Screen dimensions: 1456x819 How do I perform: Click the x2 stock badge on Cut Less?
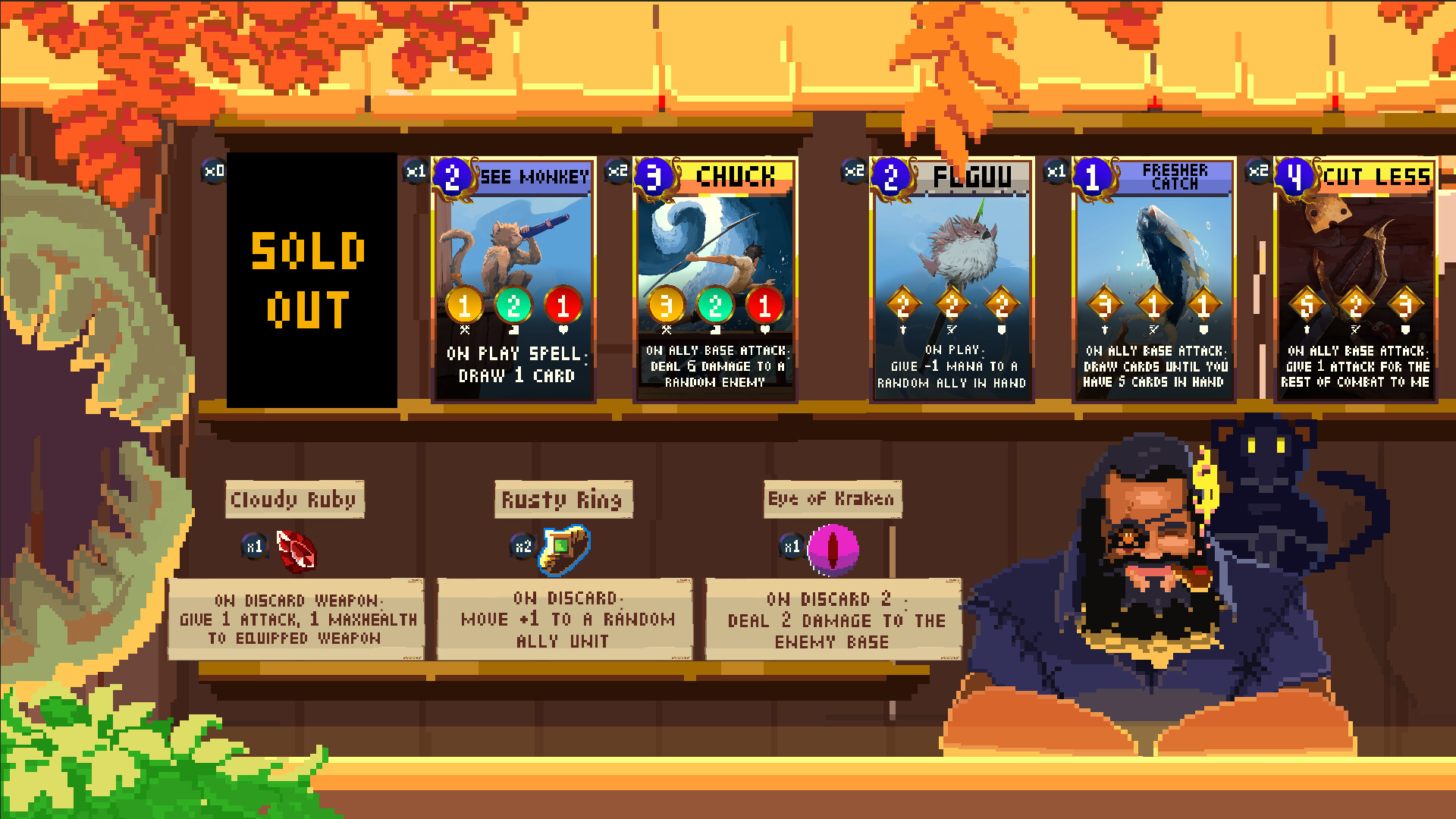1258,172
